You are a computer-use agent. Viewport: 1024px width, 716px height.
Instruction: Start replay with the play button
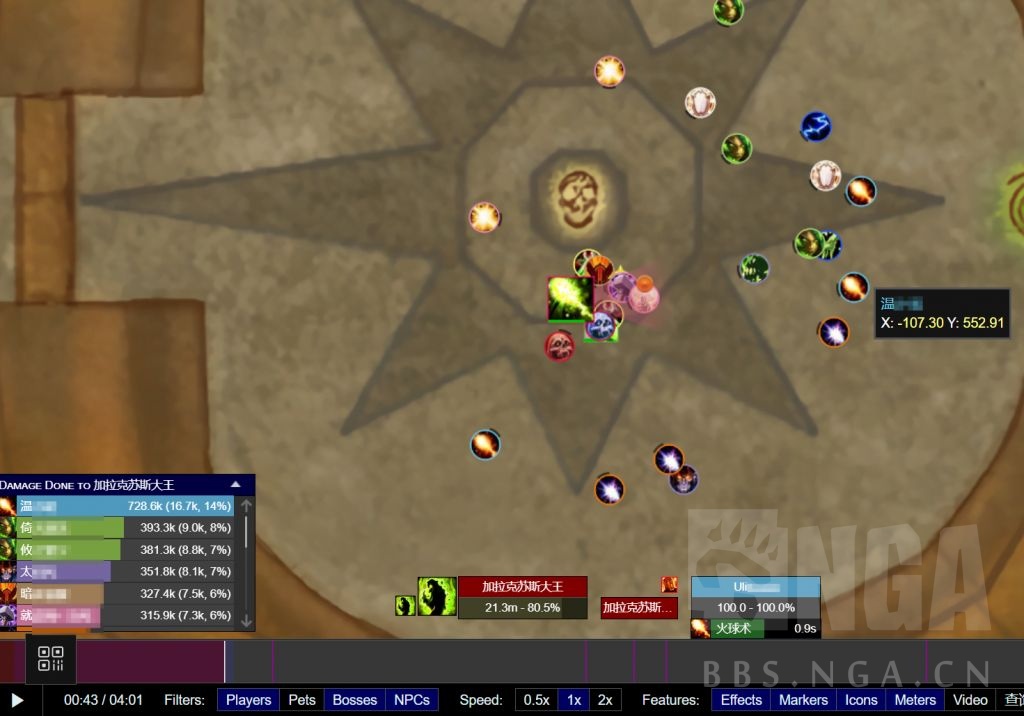tap(17, 700)
